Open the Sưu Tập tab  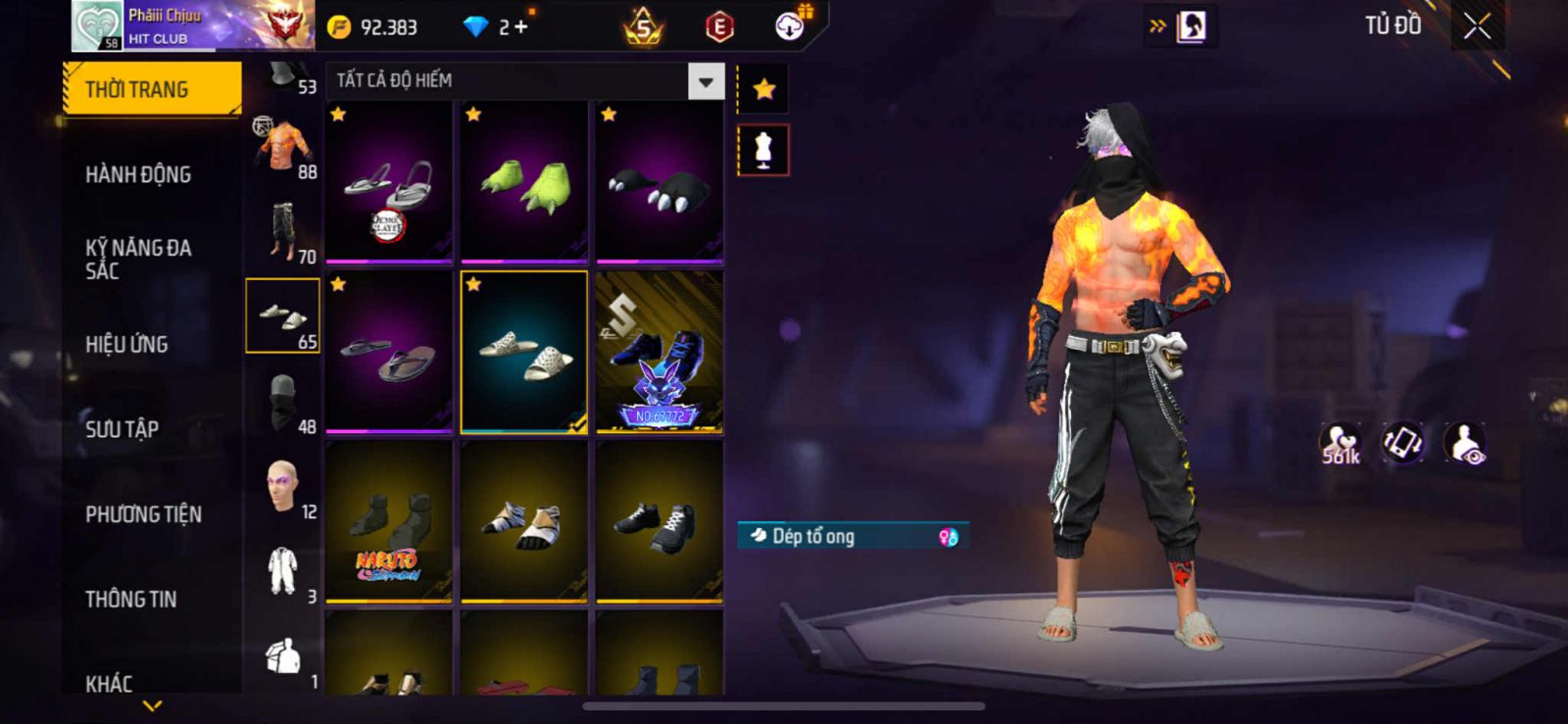[x=122, y=429]
